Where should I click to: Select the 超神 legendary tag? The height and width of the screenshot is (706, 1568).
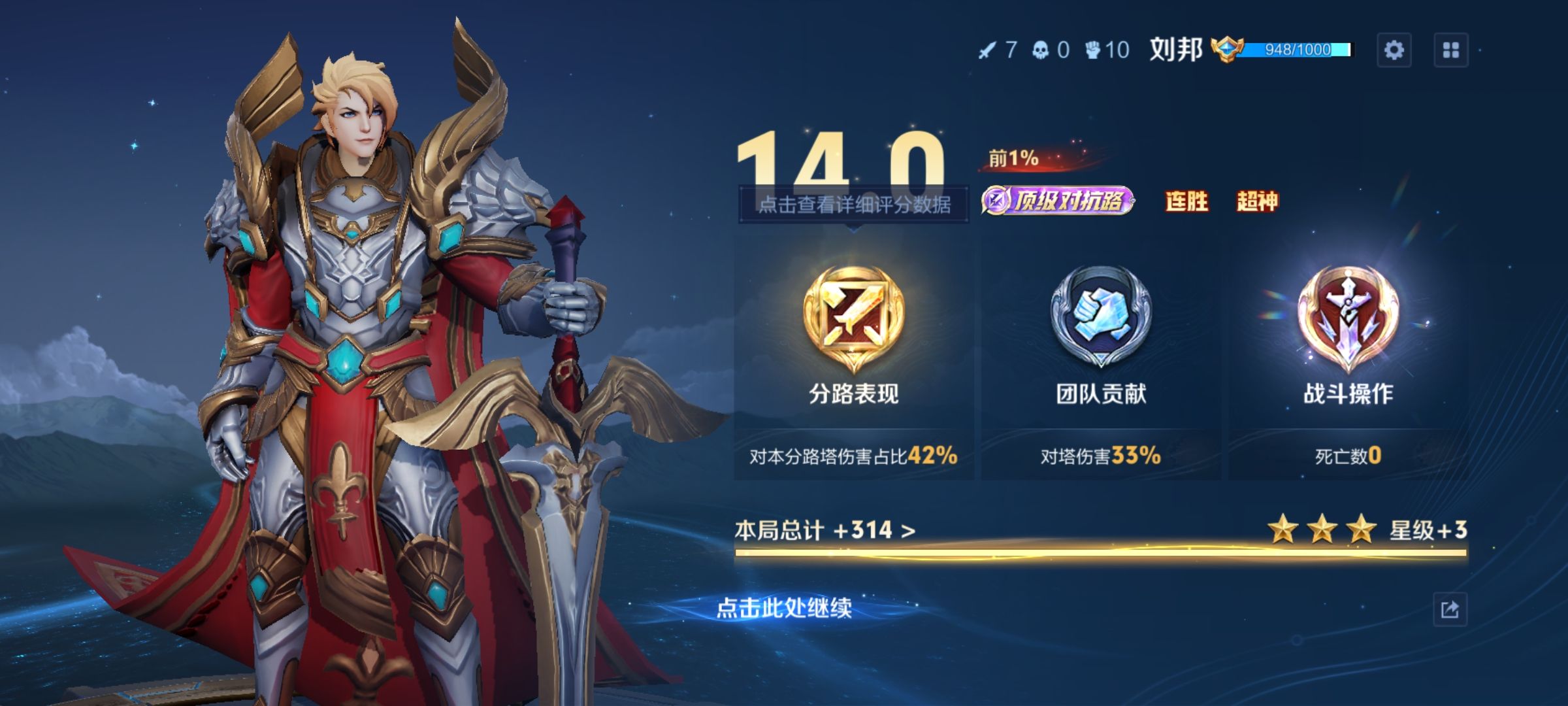[1257, 201]
